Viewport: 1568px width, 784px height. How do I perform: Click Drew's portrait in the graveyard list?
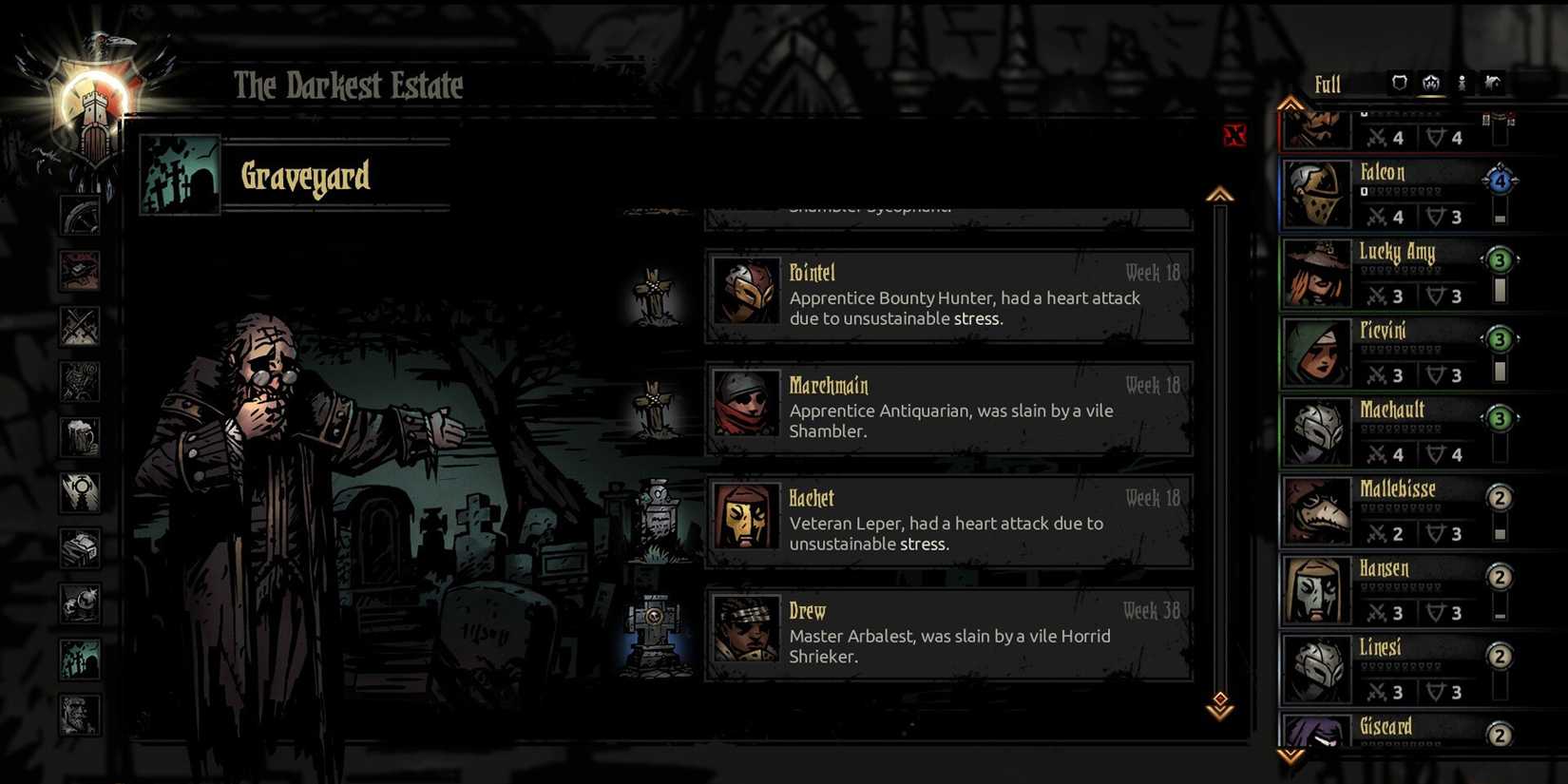[746, 632]
